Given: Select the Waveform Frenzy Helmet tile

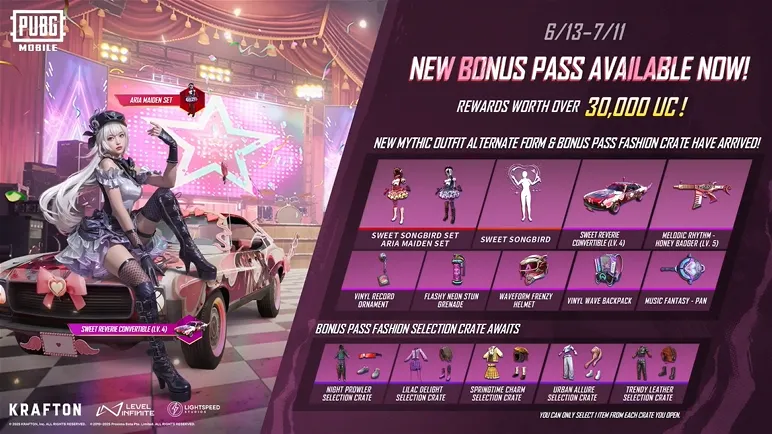Looking at the screenshot, I should point(529,279).
